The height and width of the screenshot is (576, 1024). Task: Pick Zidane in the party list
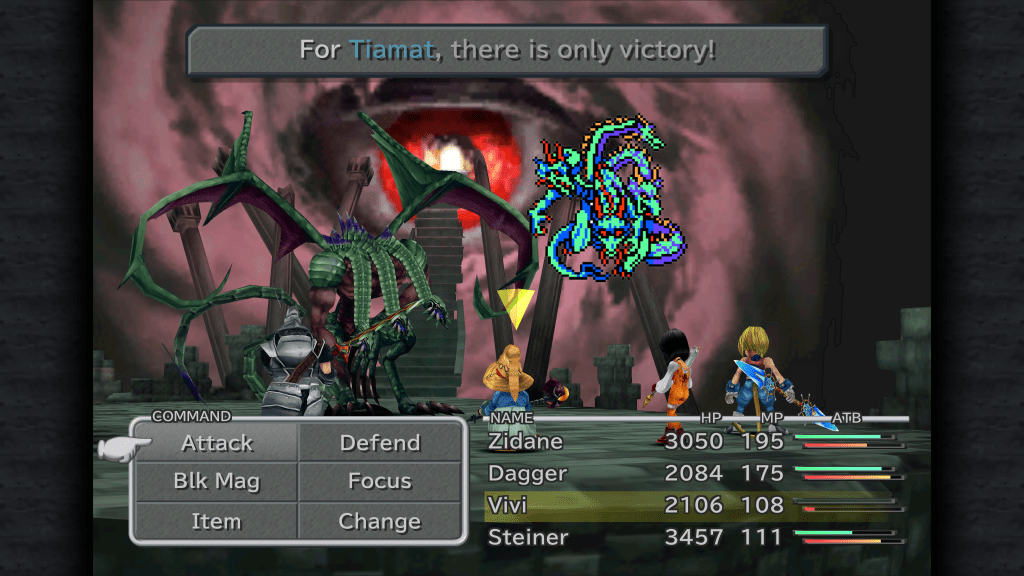pos(526,442)
